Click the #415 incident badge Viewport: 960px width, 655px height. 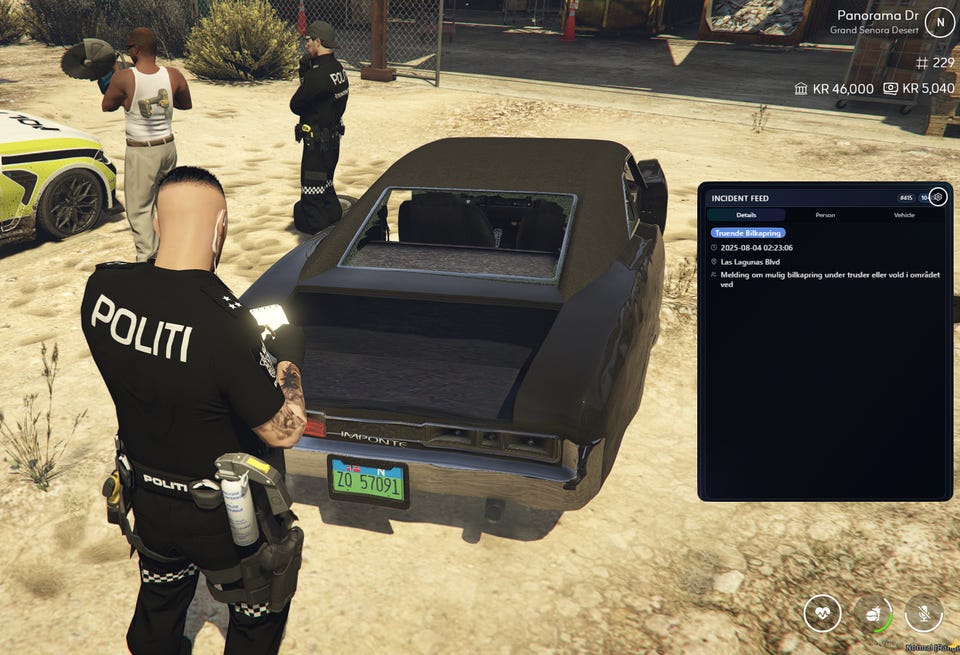click(906, 198)
